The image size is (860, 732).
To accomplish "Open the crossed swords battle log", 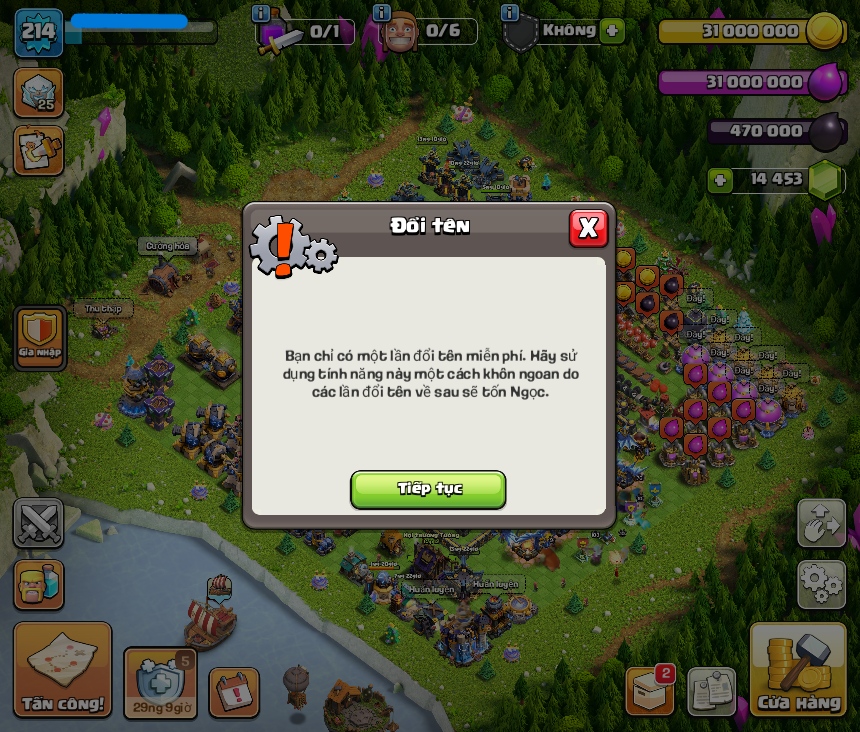I will point(39,523).
